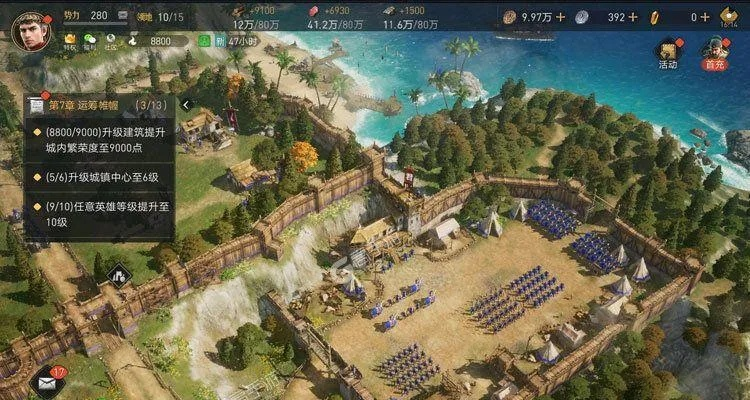
Task: Select the hero level 10 quest
Action: pyautogui.click(x=100, y=214)
